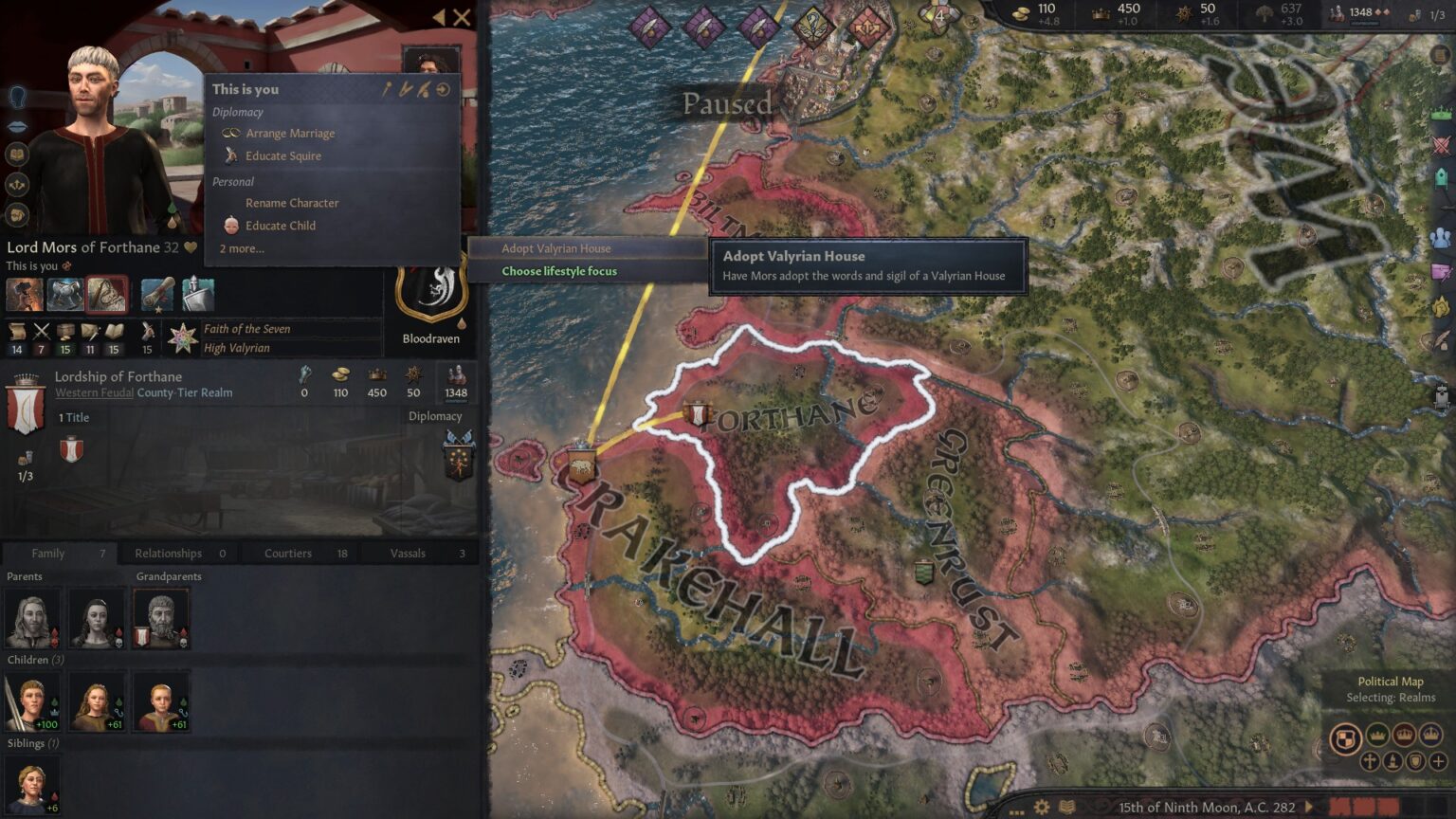Click the Faith of the Seven star icon

pyautogui.click(x=183, y=337)
